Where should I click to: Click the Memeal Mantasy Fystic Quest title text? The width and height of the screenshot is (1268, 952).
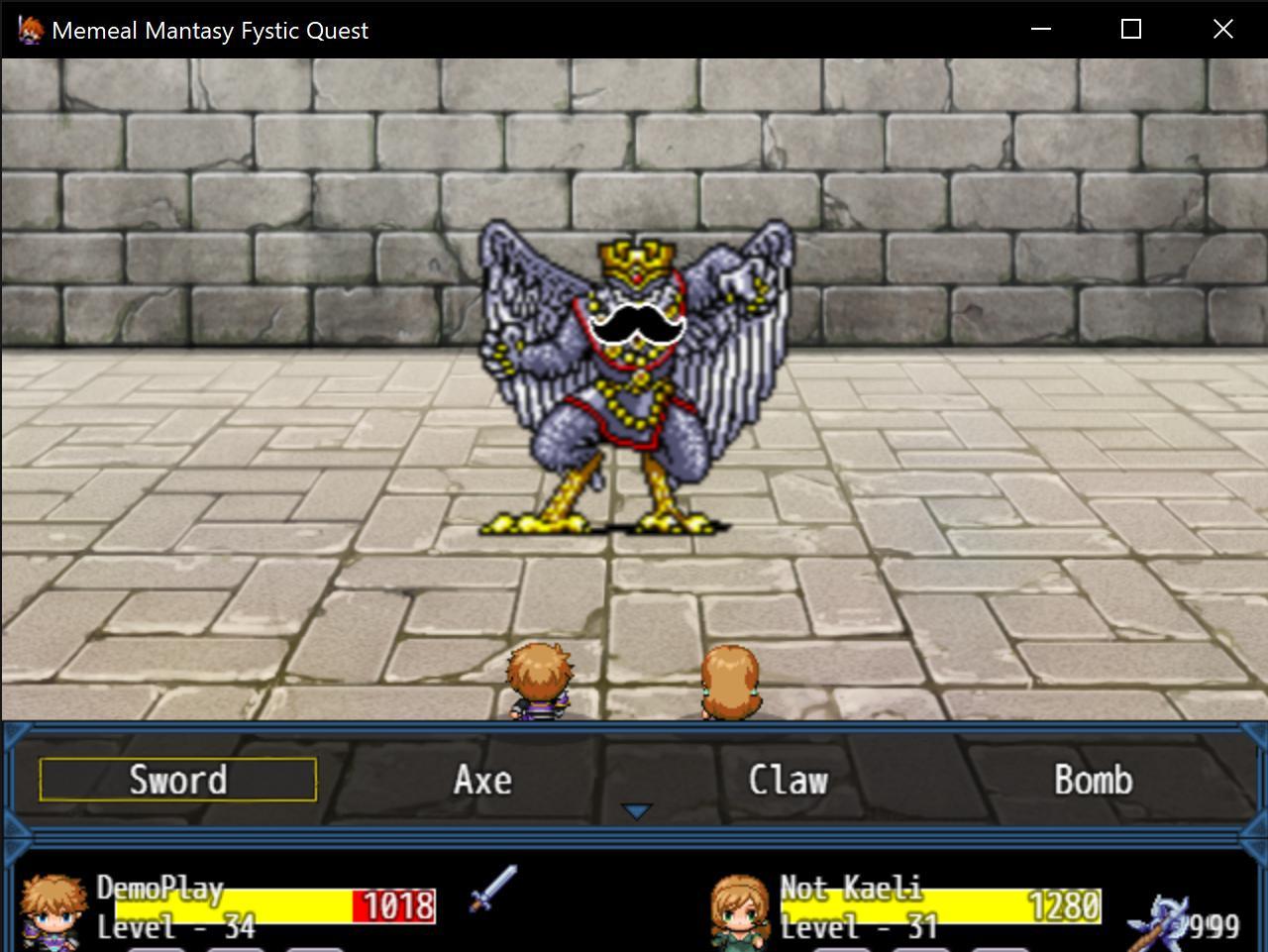coord(210,30)
